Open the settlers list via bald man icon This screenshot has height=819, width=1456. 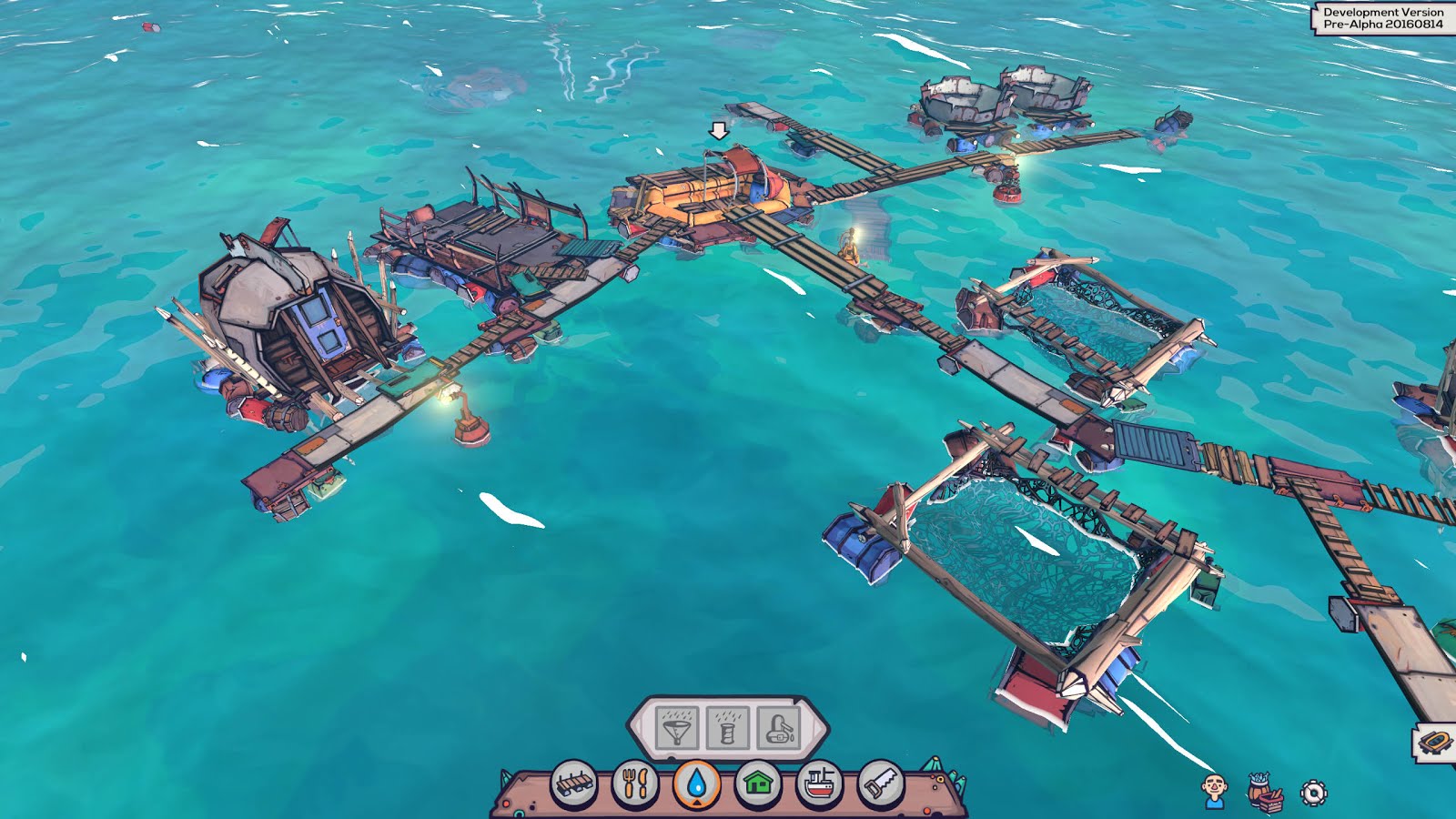click(1214, 792)
